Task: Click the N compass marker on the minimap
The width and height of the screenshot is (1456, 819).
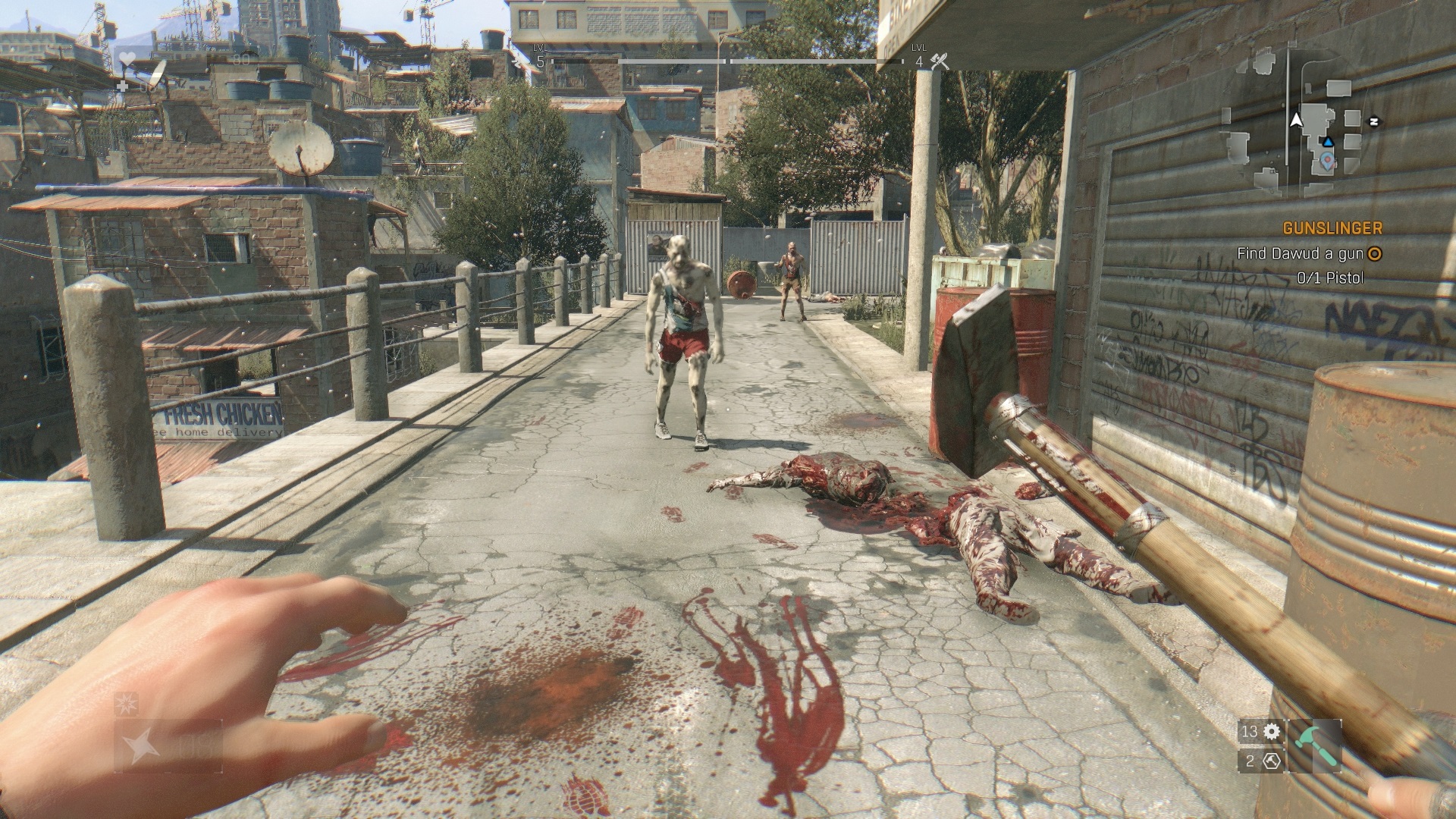Action: tap(1374, 121)
